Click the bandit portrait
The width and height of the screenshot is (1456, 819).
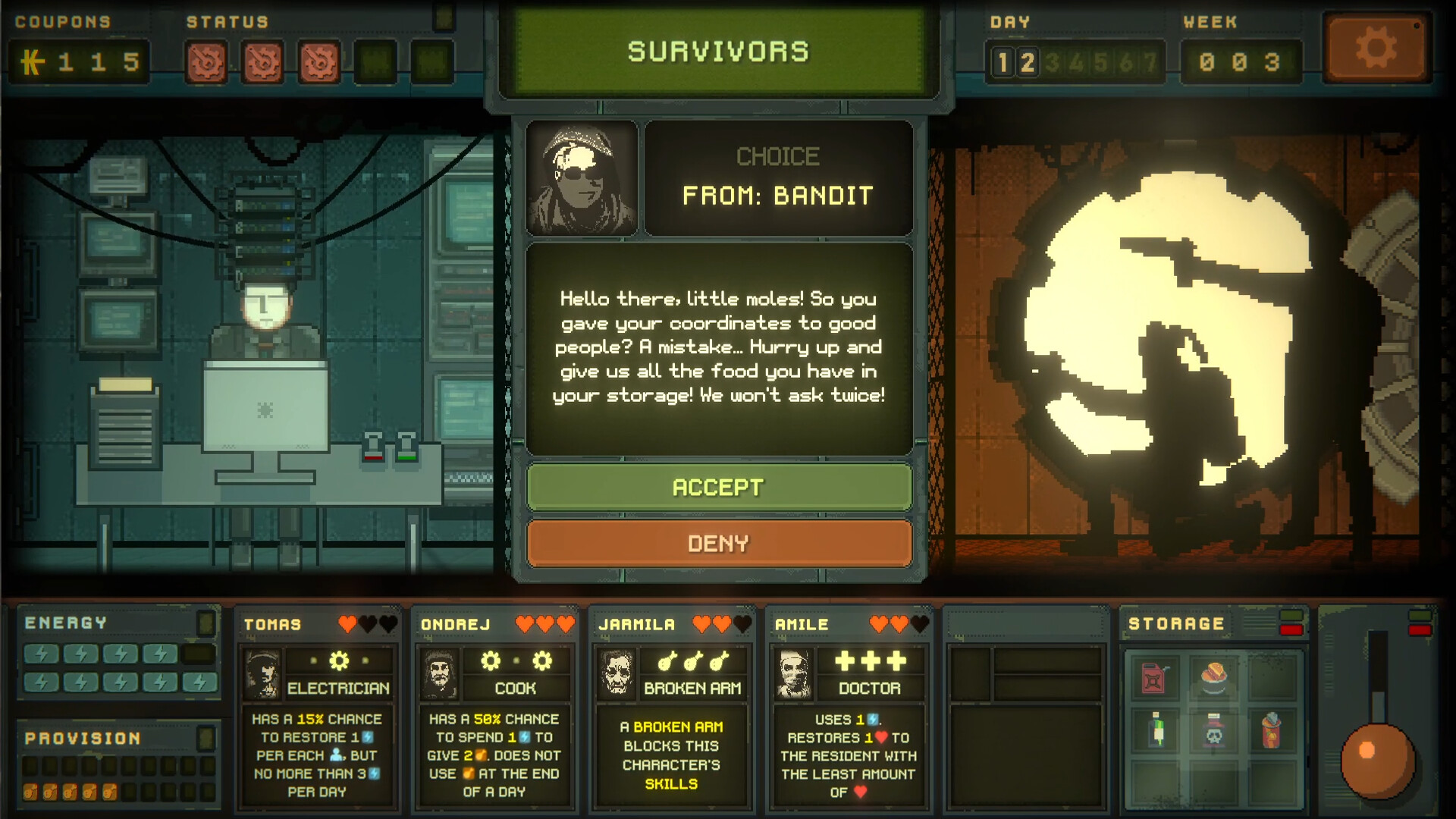(582, 178)
